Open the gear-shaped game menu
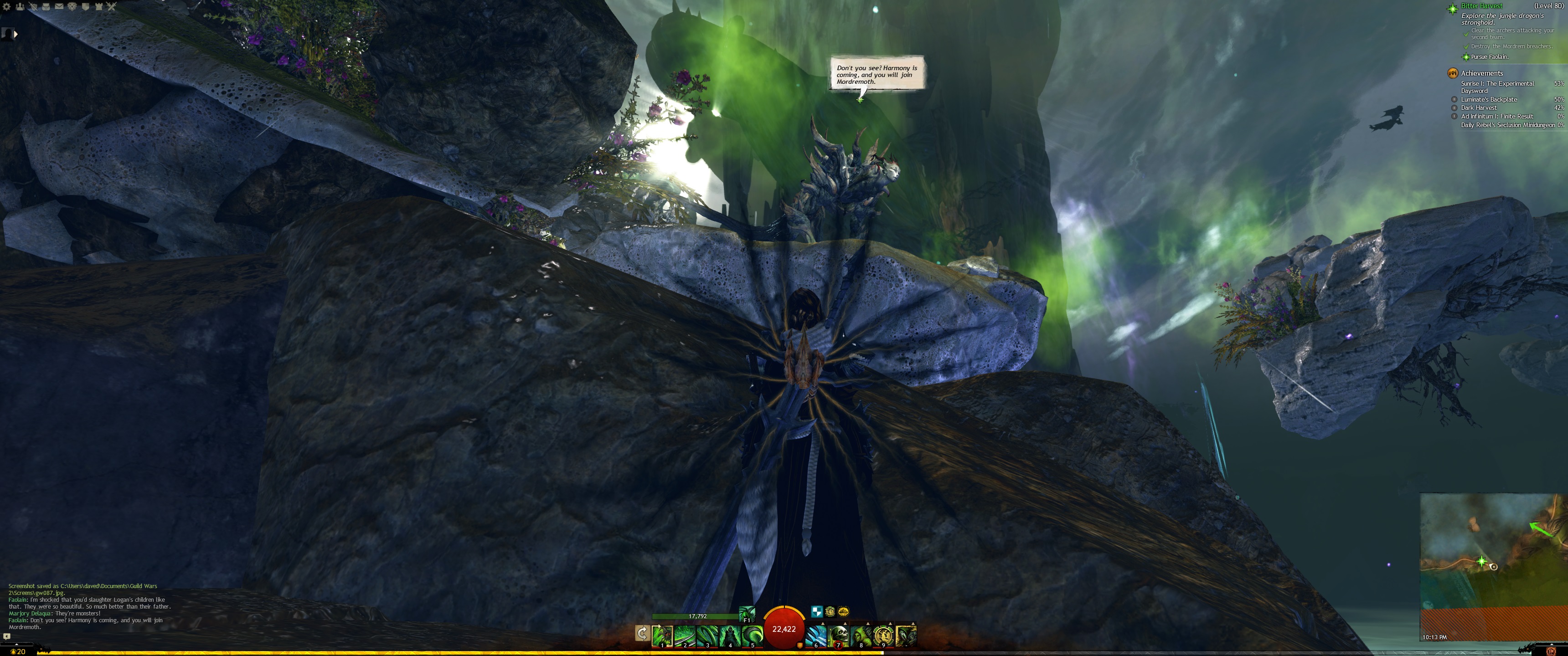Image resolution: width=1568 pixels, height=656 pixels. pos(7,7)
